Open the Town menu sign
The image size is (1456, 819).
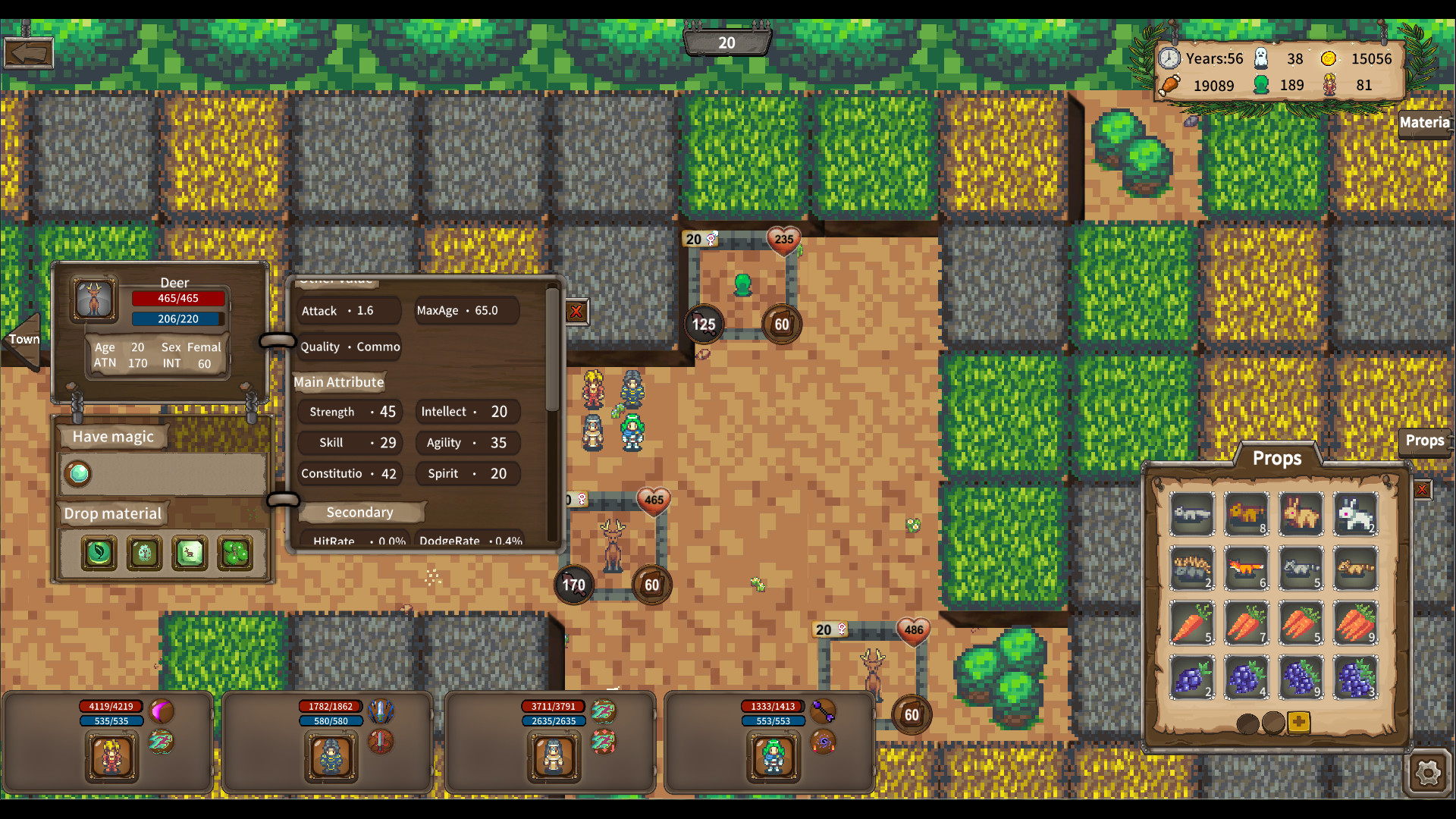[23, 339]
